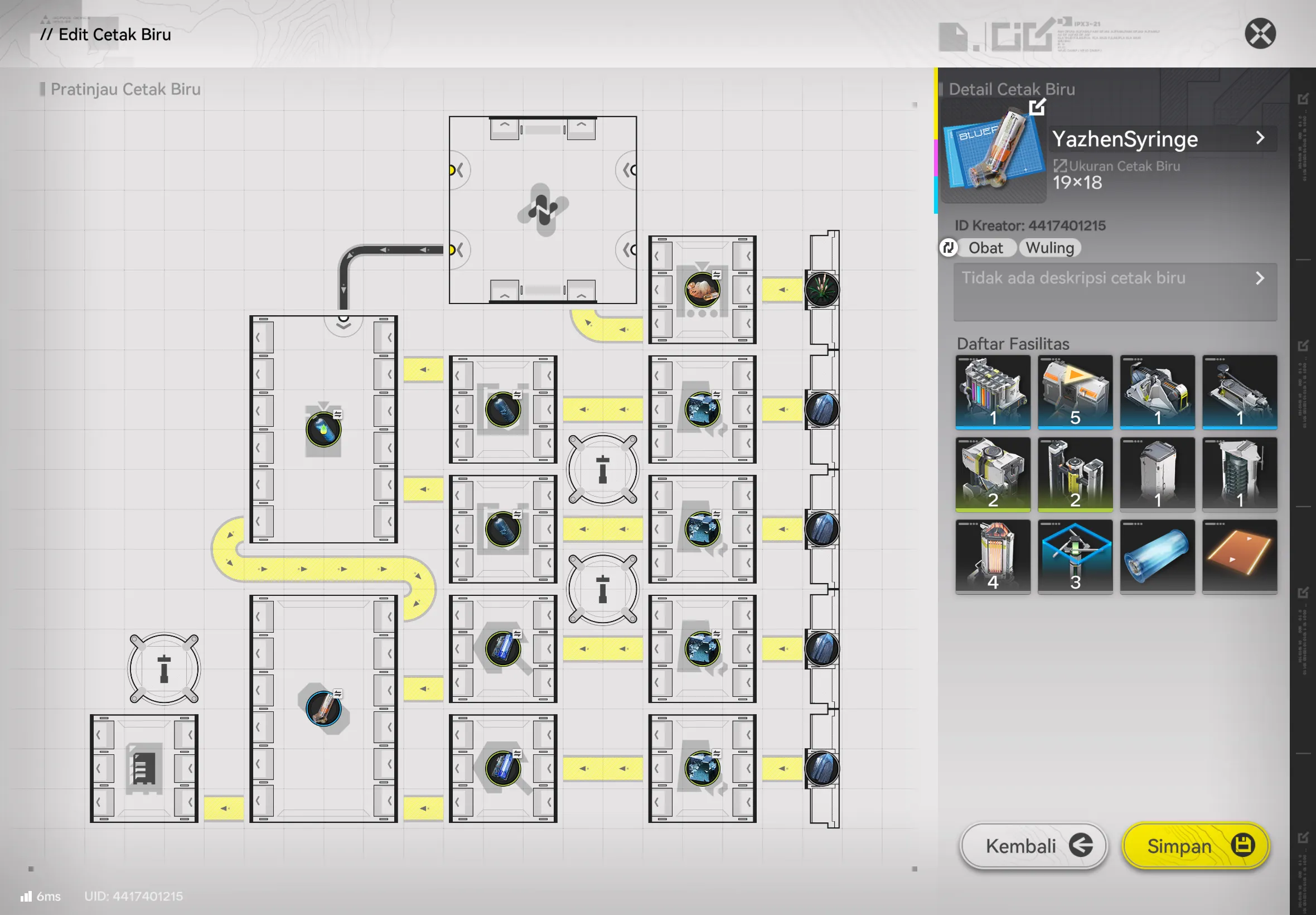Save the blueprint with Simpan
The image size is (1316, 915).
click(x=1196, y=845)
